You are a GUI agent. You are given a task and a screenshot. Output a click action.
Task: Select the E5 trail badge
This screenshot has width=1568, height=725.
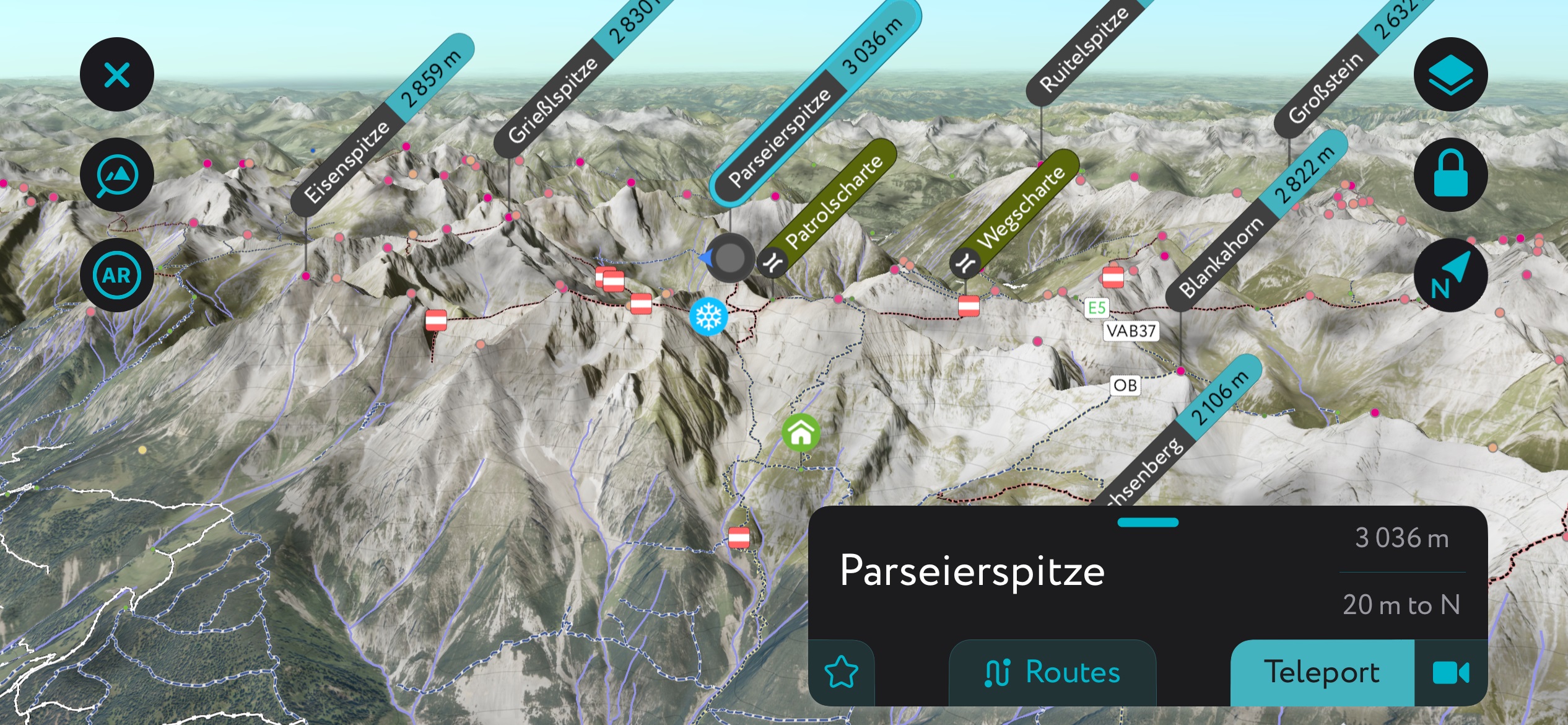[1095, 307]
